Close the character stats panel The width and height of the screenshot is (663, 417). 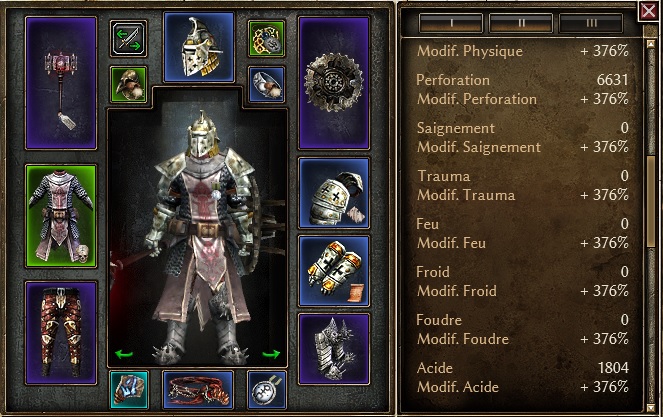[647, 12]
